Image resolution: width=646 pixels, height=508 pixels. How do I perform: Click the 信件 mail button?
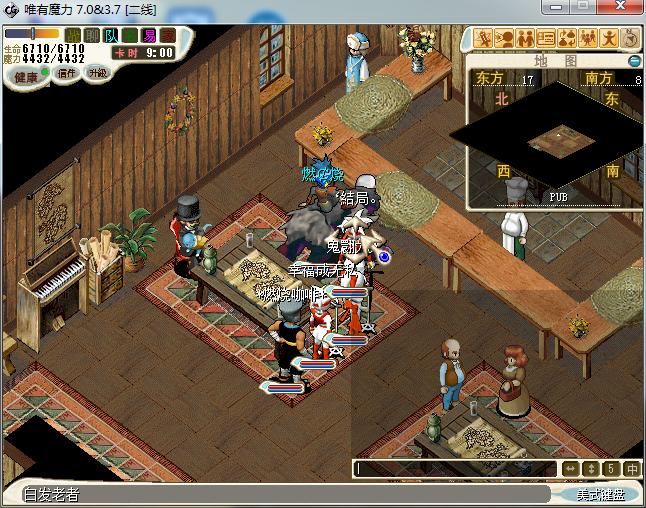pos(67,74)
